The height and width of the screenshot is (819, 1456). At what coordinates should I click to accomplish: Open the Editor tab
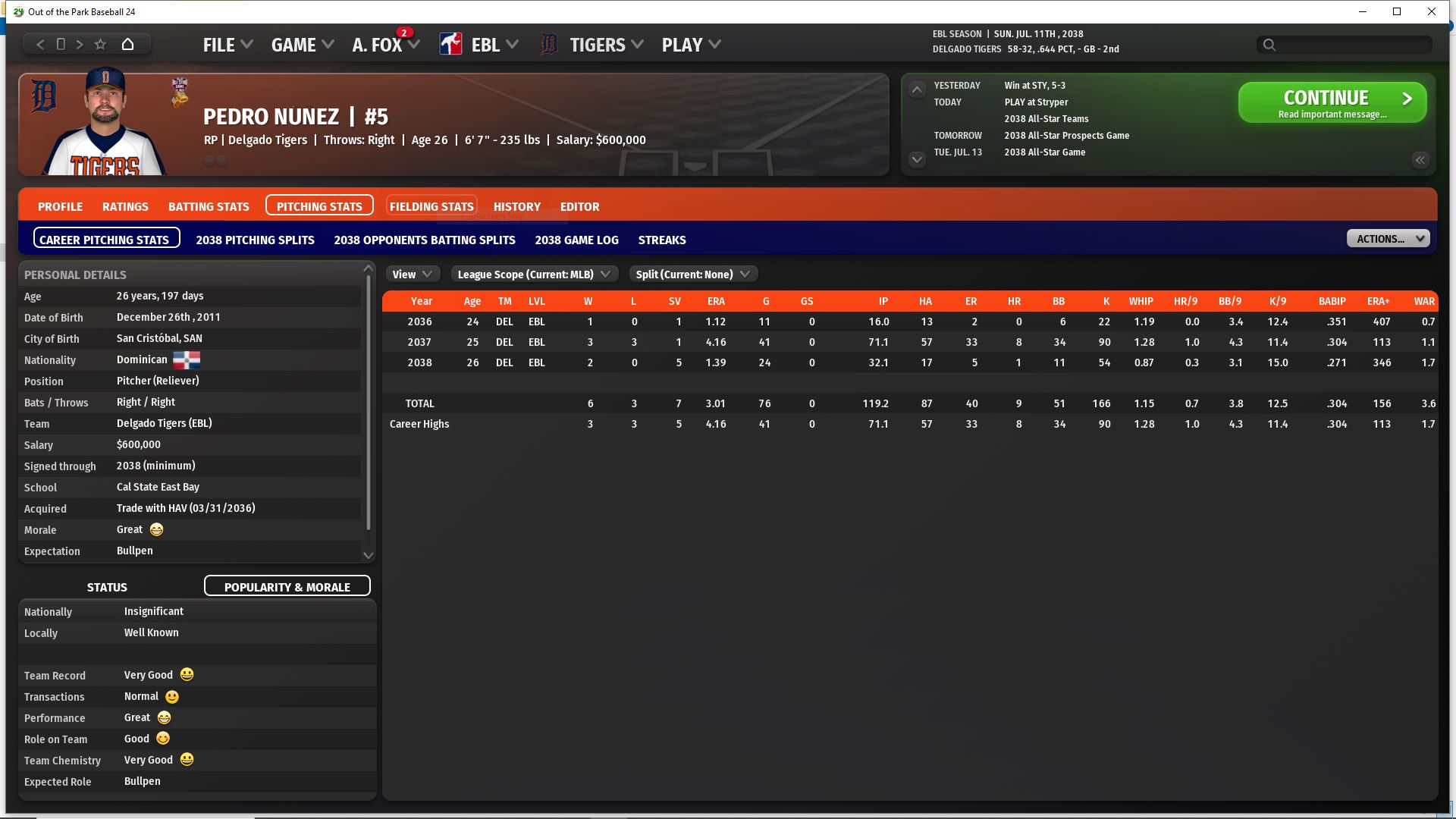click(x=579, y=206)
